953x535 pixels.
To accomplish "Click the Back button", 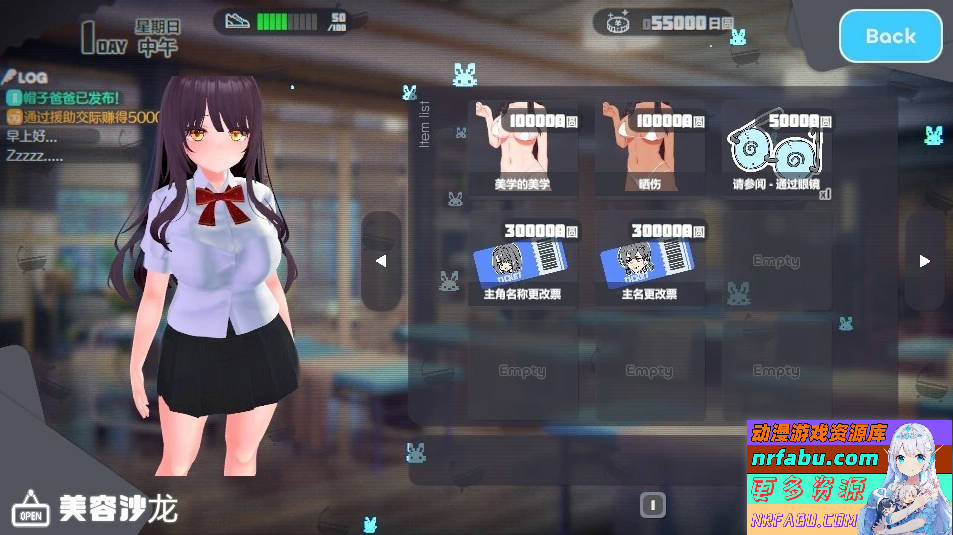I will coord(890,36).
